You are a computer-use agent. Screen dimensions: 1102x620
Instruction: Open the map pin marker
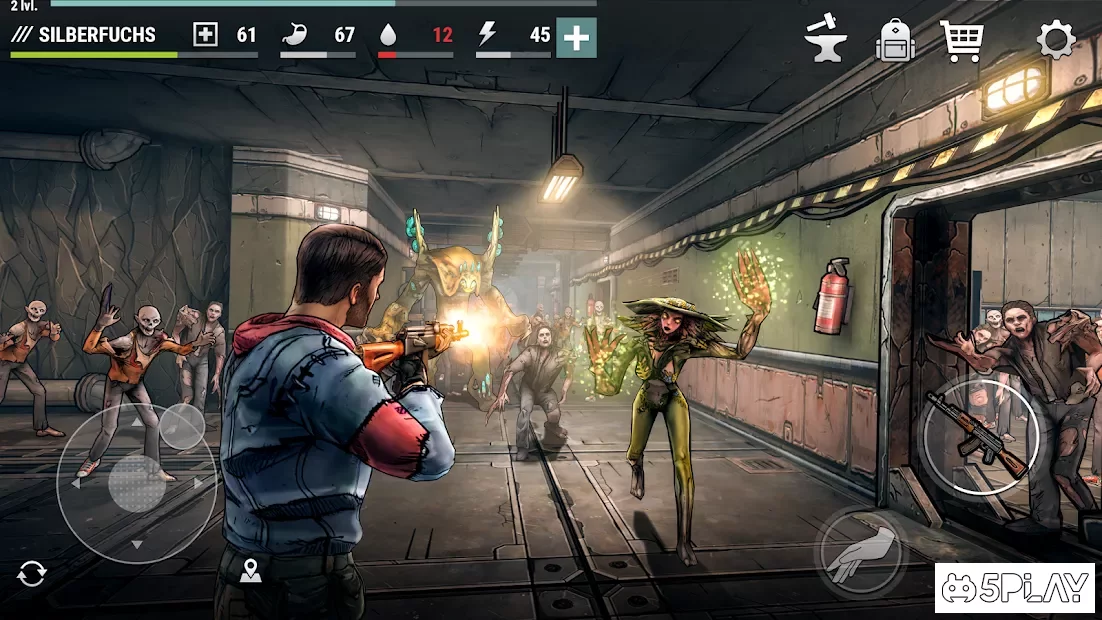click(250, 571)
